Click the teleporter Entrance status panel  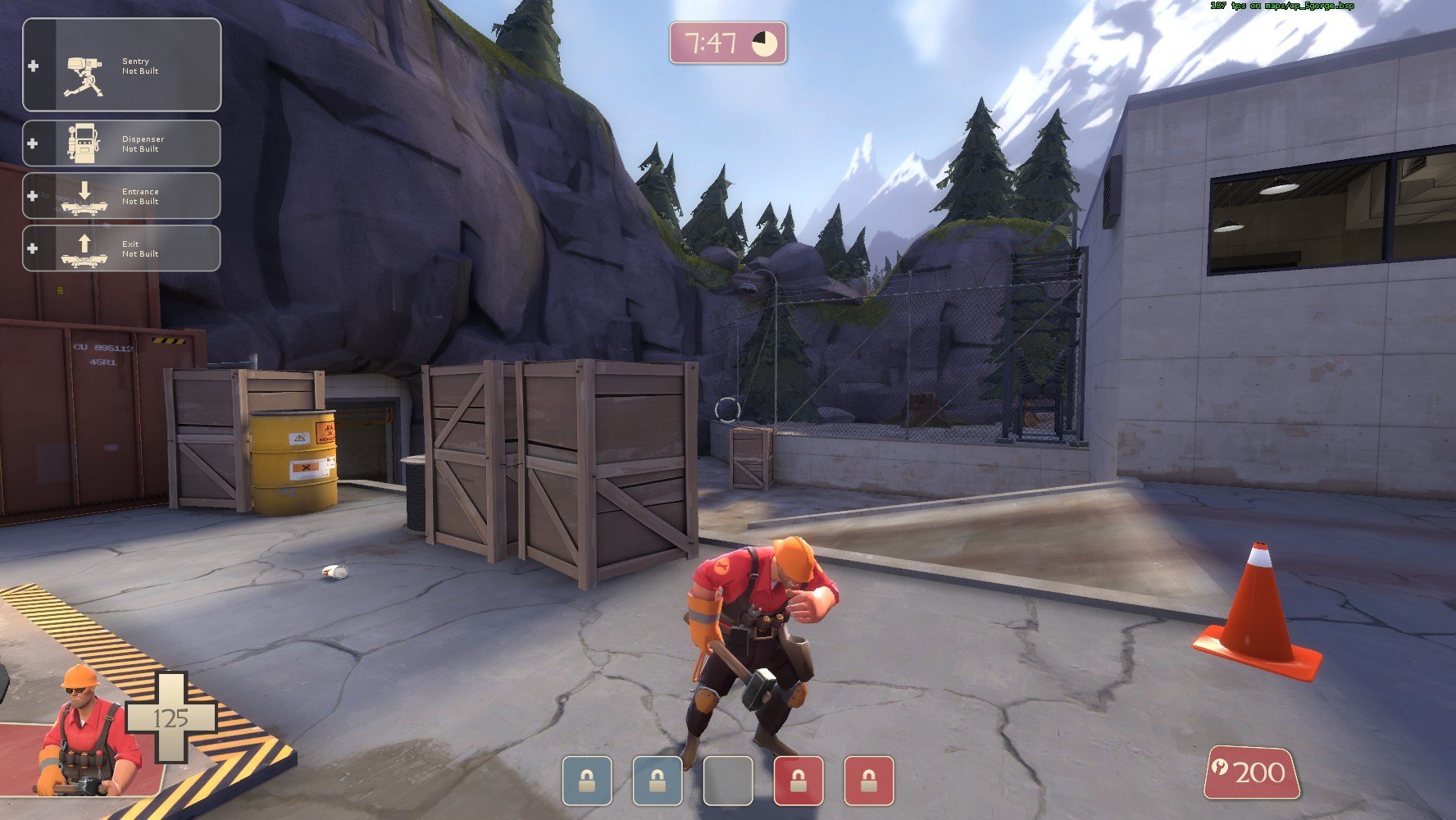(x=121, y=196)
